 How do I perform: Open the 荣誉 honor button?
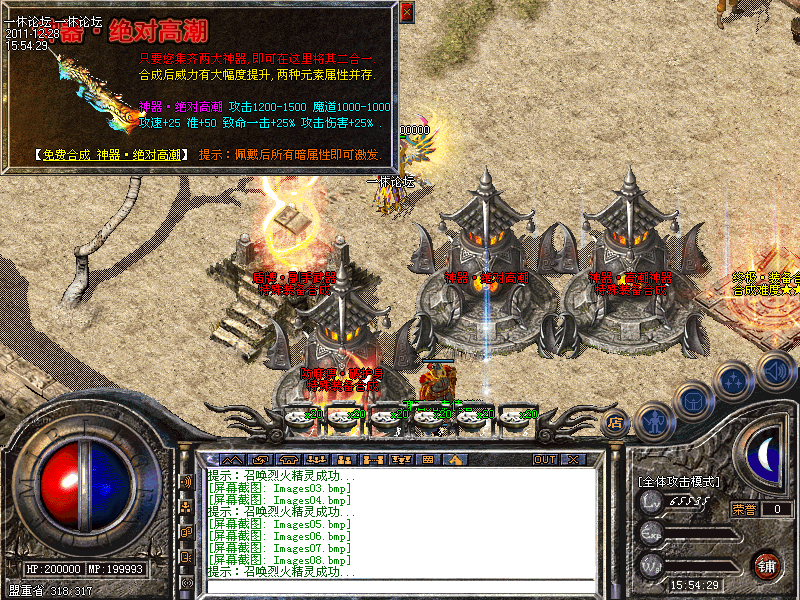pyautogui.click(x=743, y=508)
